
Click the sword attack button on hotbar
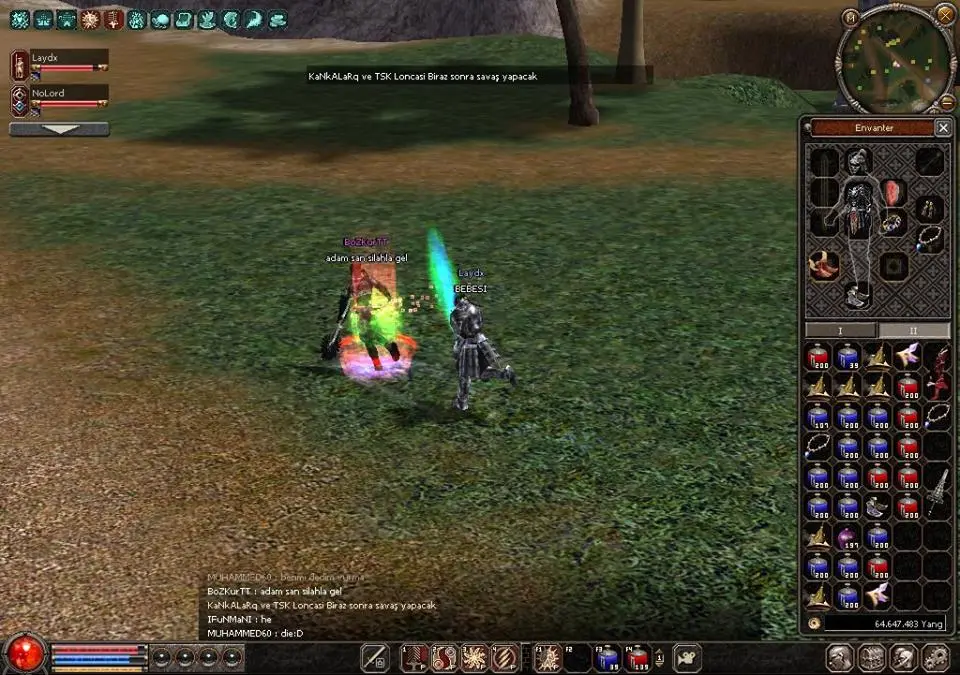pos(375,658)
